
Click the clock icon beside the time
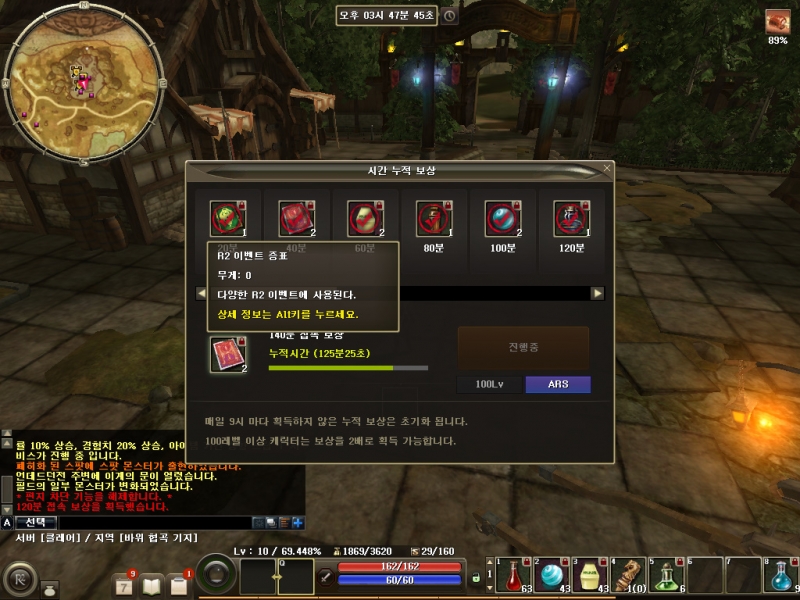tap(450, 16)
